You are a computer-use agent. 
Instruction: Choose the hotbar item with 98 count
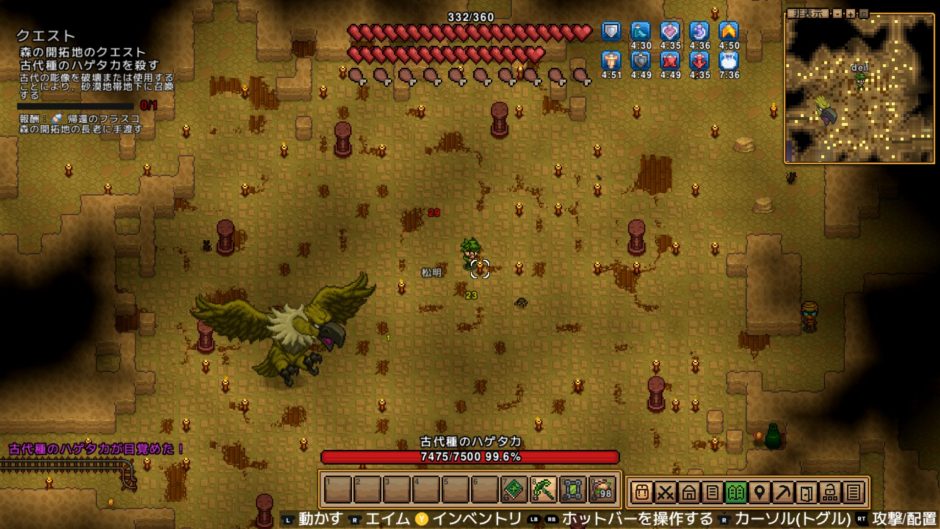coord(601,490)
